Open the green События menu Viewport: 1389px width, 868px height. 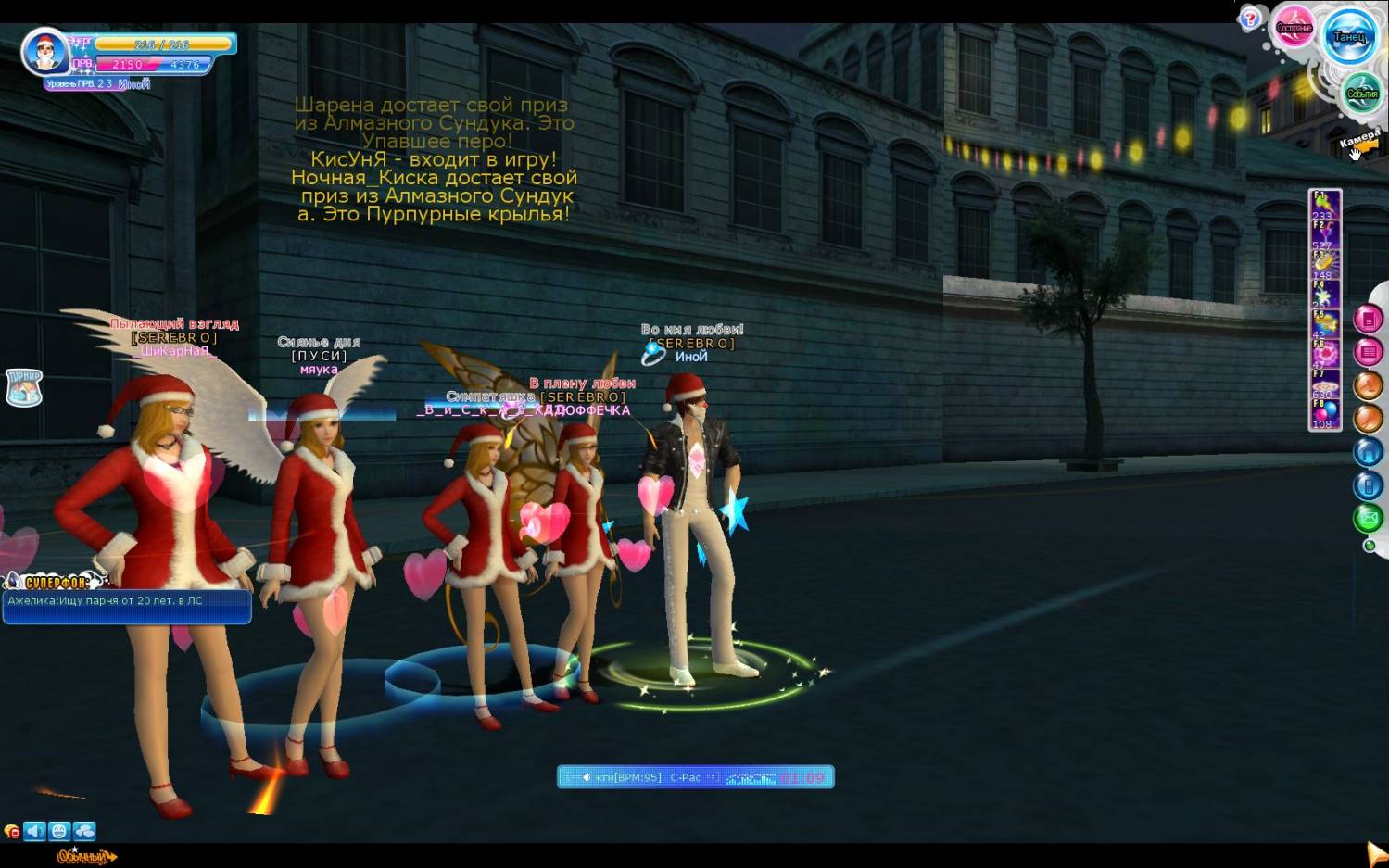coord(1361,94)
